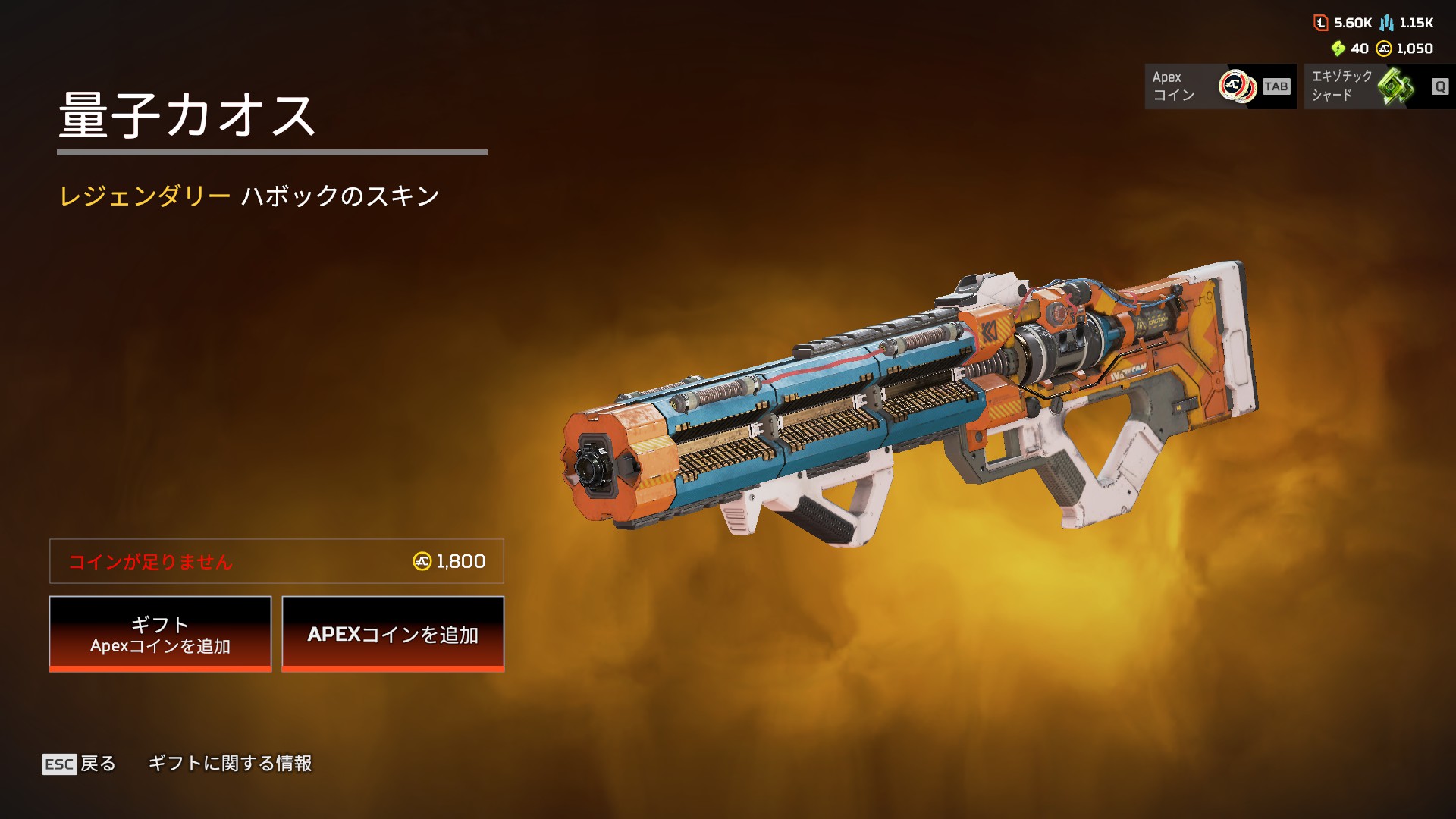
Task: Open the Apex コイン tab
Action: [x=1219, y=86]
